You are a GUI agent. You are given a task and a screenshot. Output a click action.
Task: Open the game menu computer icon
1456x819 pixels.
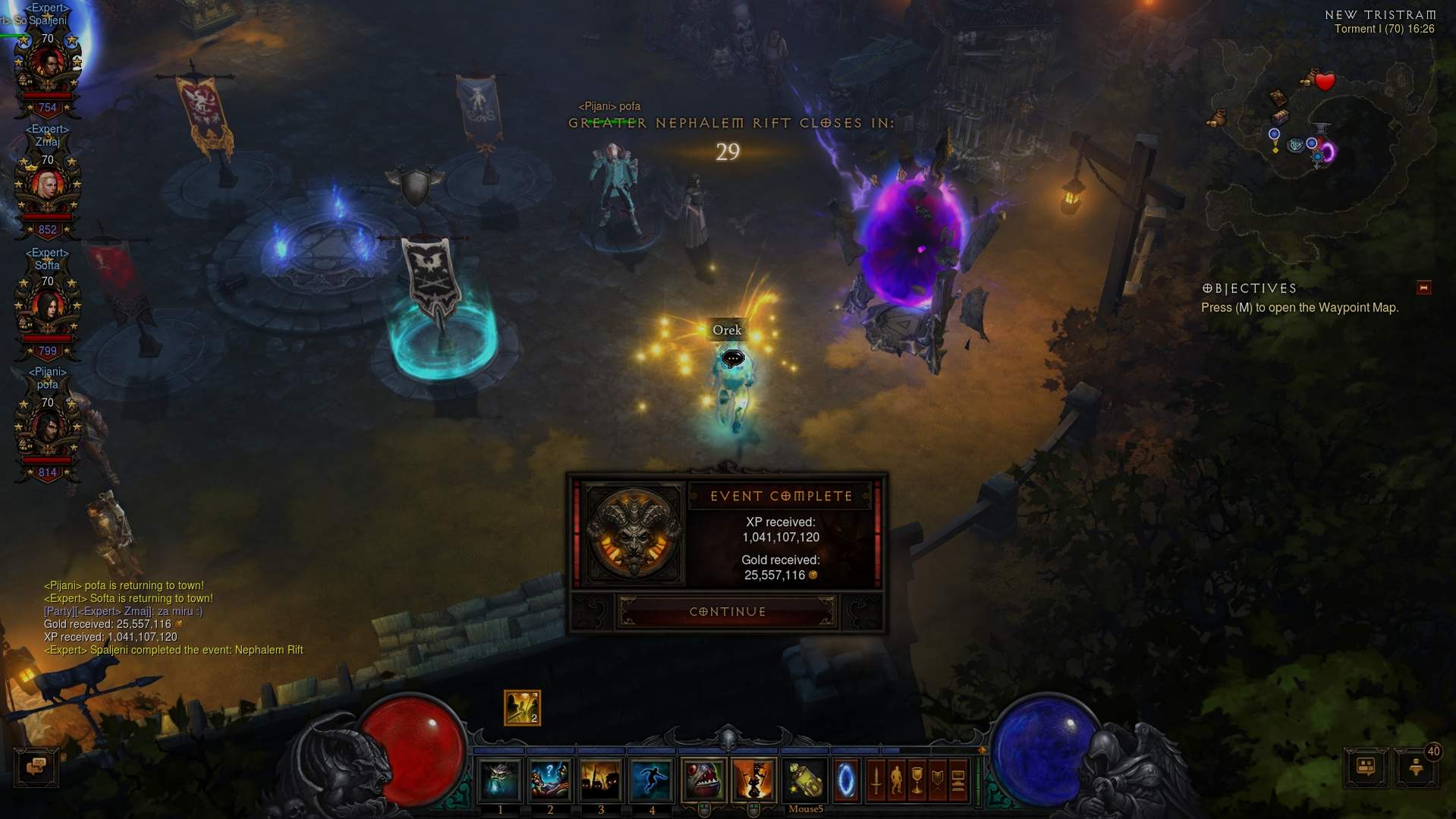click(x=958, y=780)
